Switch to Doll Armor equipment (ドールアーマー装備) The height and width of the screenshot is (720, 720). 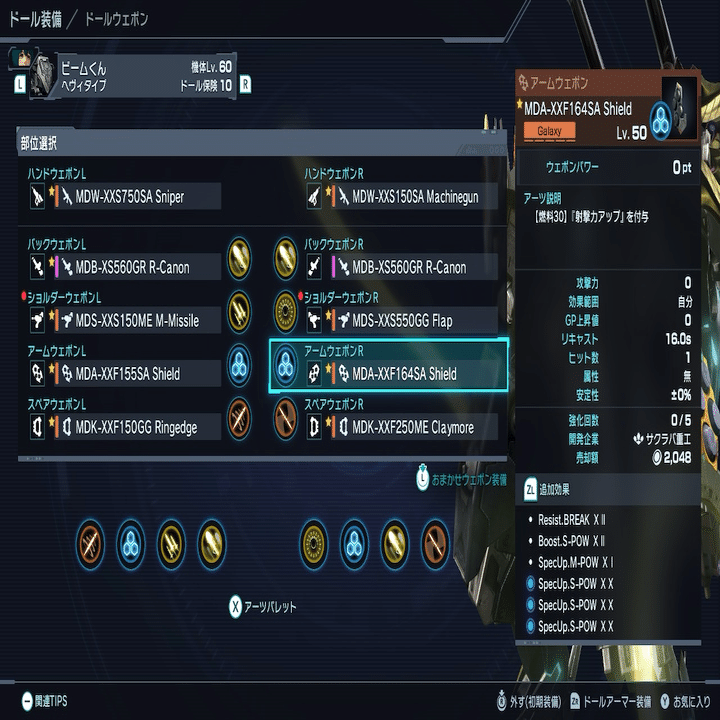tap(612, 701)
